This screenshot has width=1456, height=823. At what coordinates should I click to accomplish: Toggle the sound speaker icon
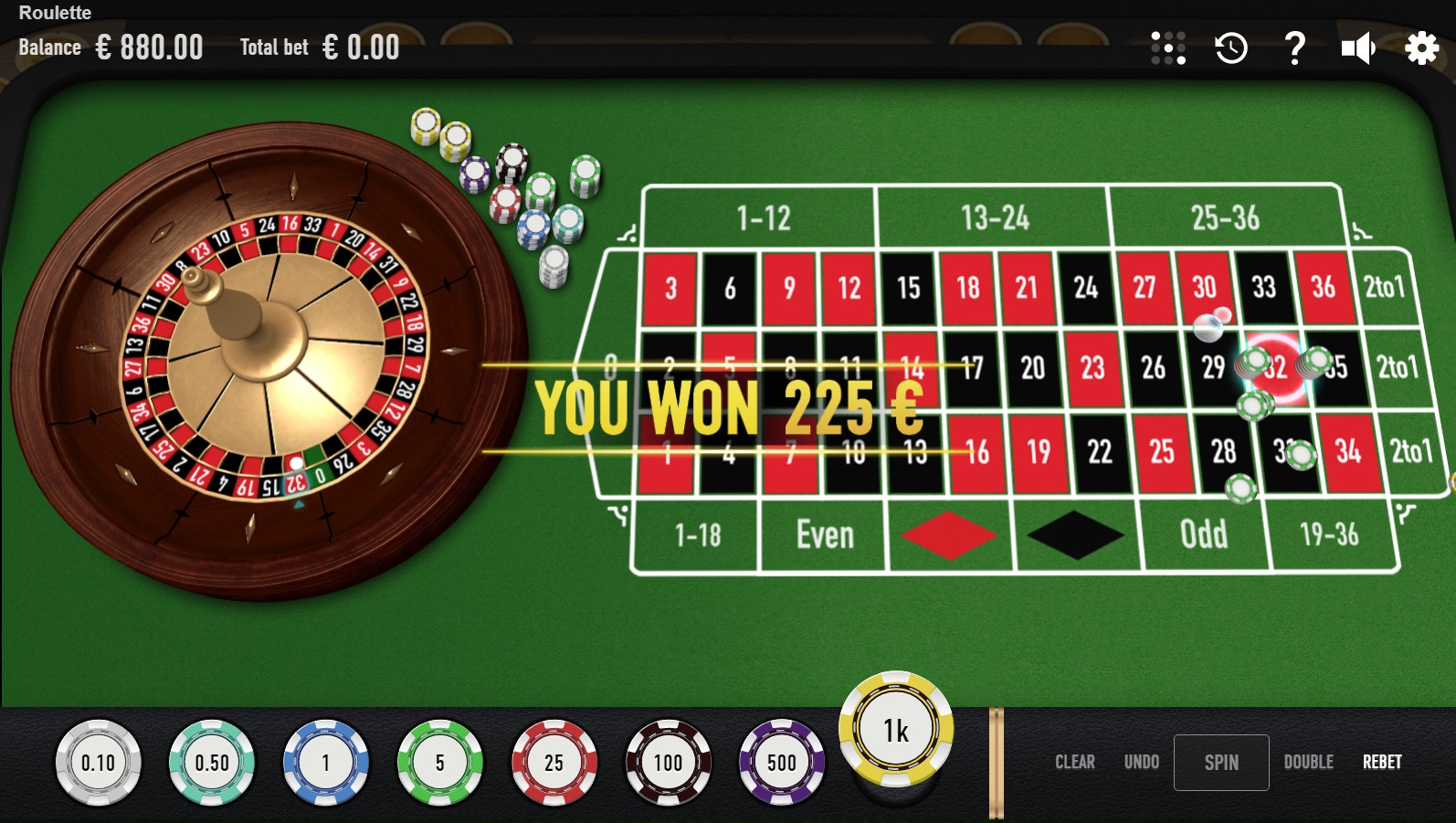[x=1358, y=47]
